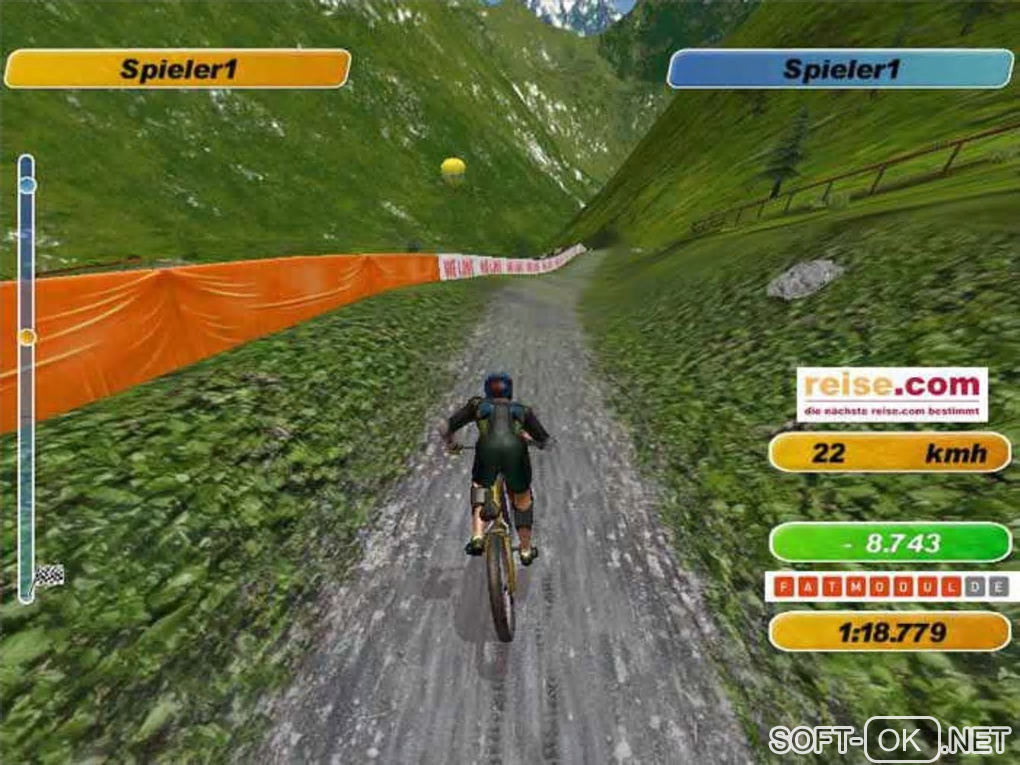Click the FATMODUL.DE logo strip
Image resolution: width=1020 pixels, height=765 pixels.
point(890,586)
